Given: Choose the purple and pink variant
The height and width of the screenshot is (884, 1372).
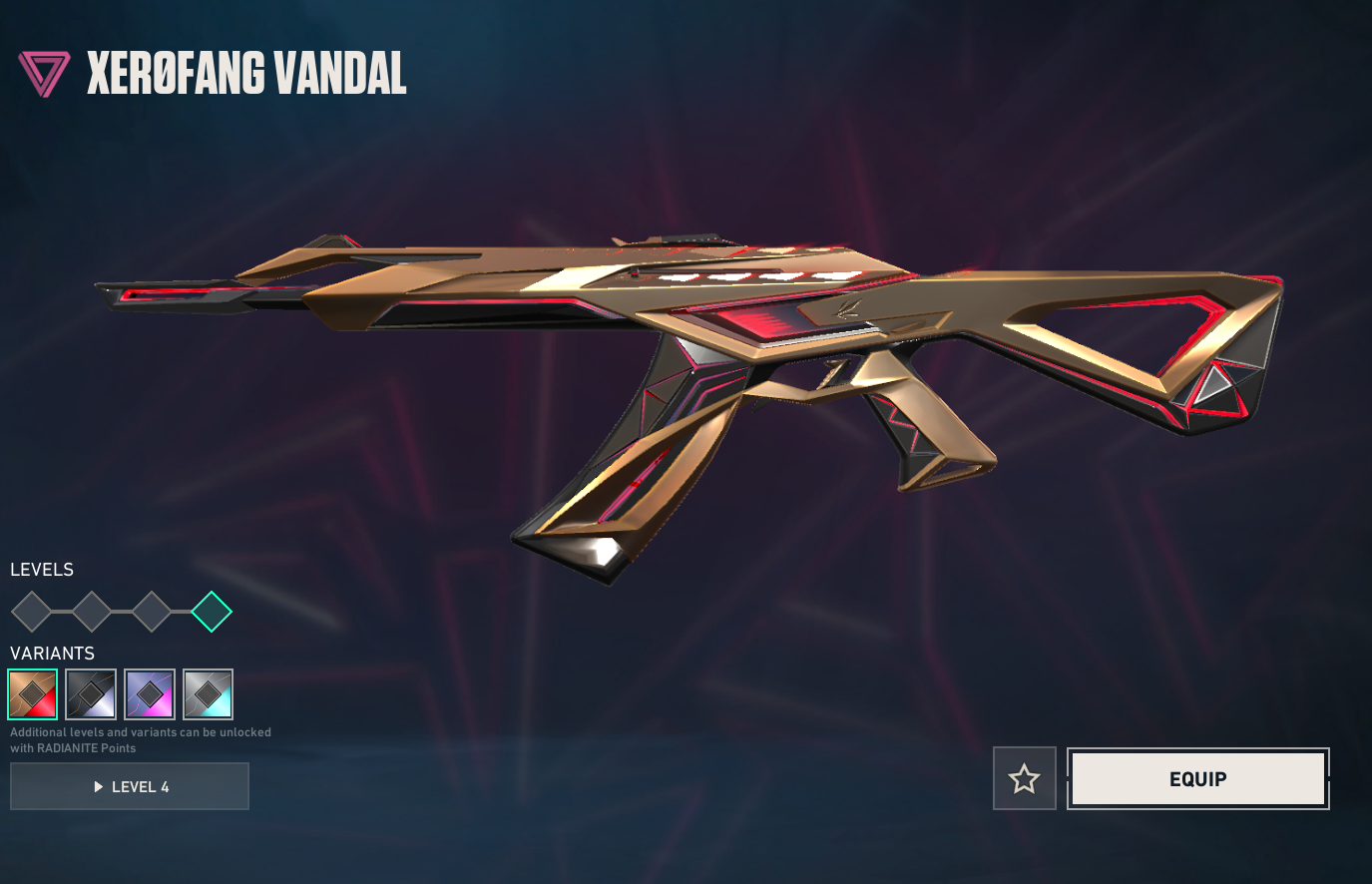Looking at the screenshot, I should (150, 694).
